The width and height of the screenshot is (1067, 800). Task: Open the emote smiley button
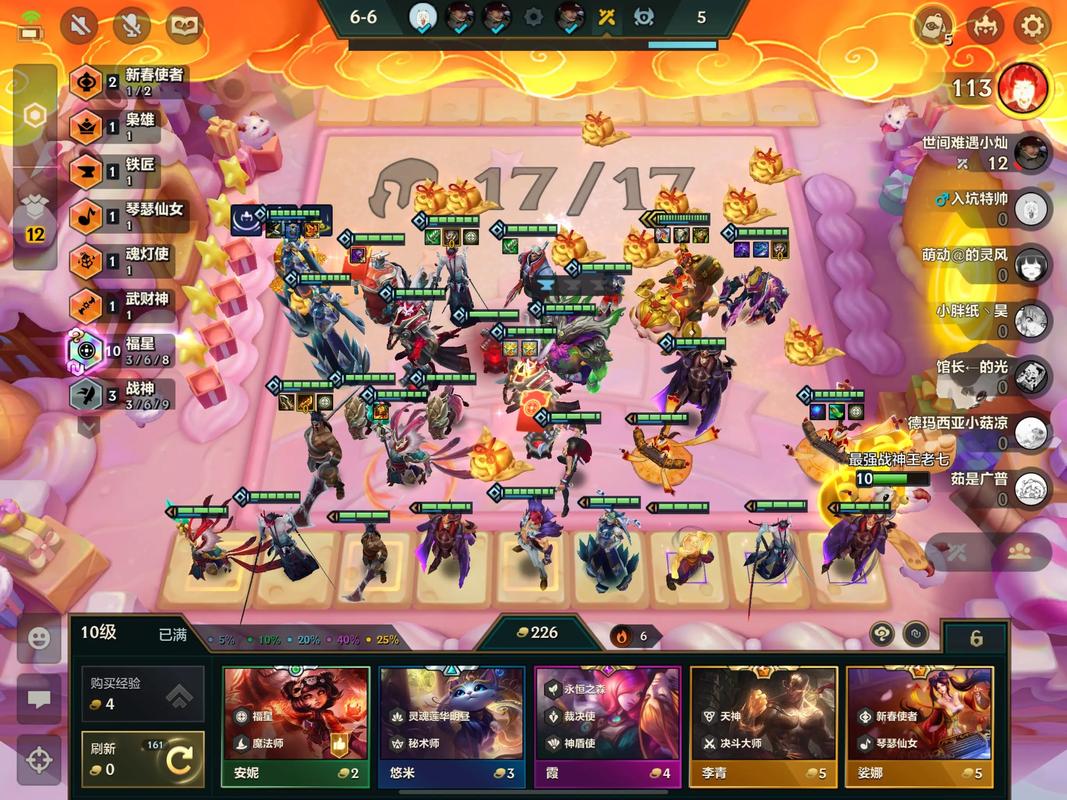39,639
